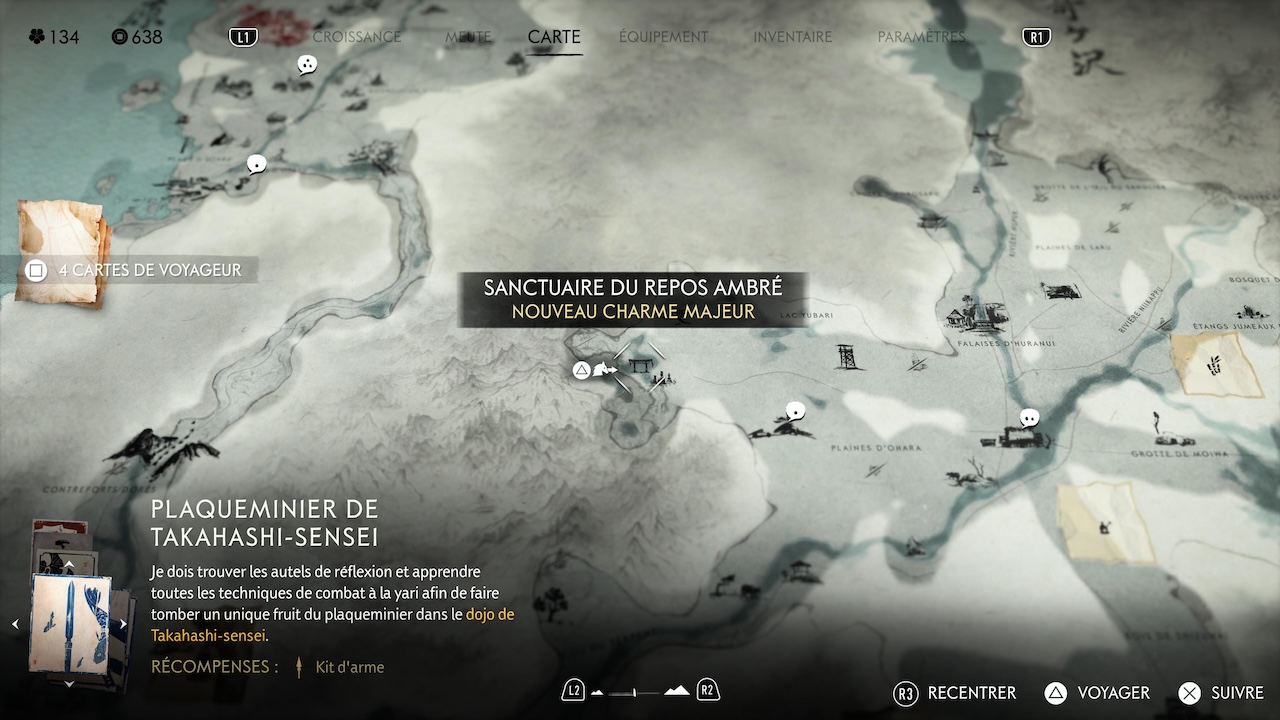Screen dimensions: 1280x720
Task: Cycle to the next quest card arrow
Action: tap(123, 624)
